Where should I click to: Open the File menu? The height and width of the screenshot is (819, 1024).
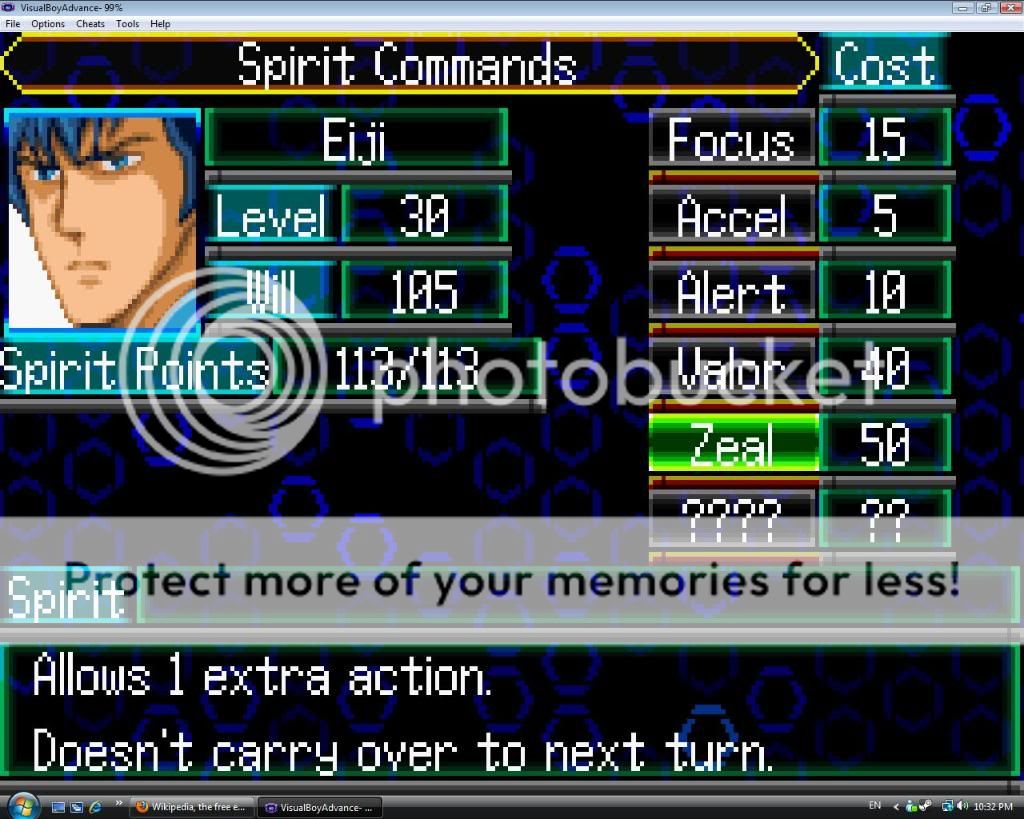12,24
